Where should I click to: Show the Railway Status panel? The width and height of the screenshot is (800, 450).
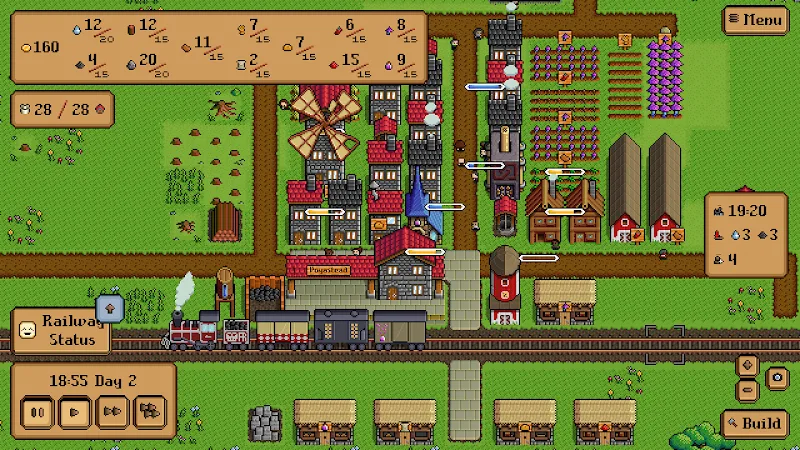pyautogui.click(x=60, y=330)
